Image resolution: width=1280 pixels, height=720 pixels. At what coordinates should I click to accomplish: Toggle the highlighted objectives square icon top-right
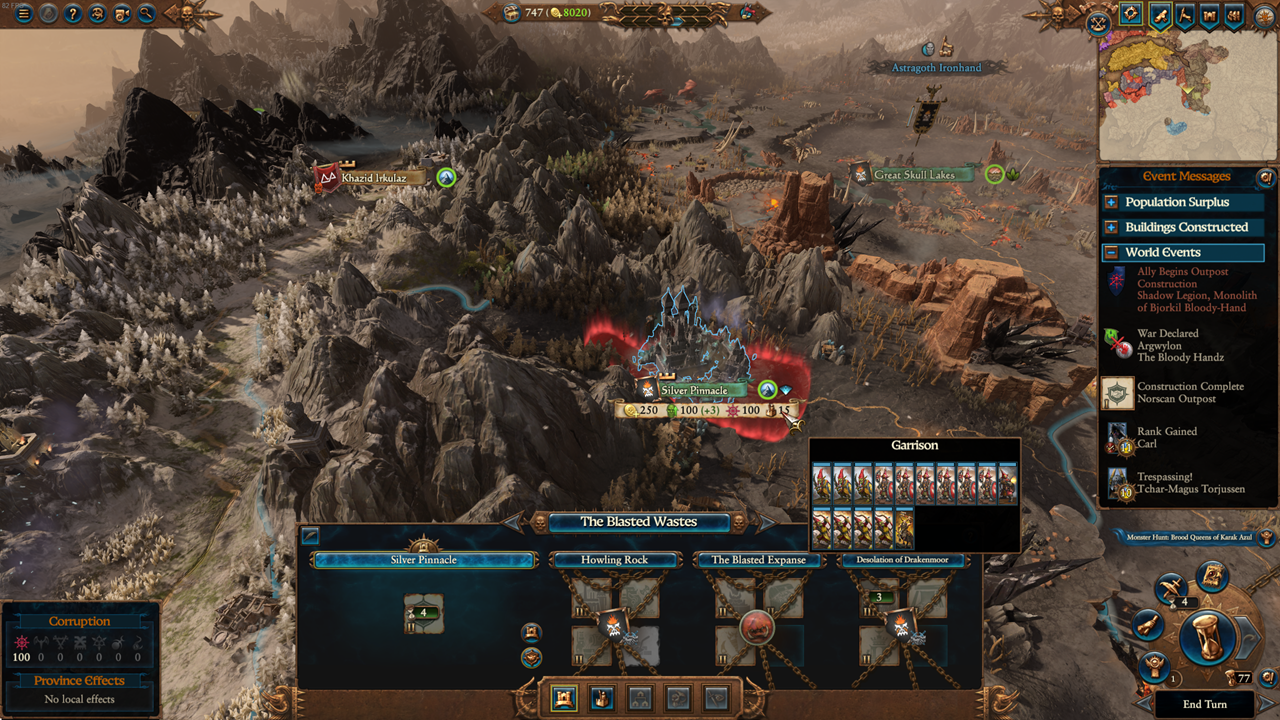pyautogui.click(x=1130, y=14)
